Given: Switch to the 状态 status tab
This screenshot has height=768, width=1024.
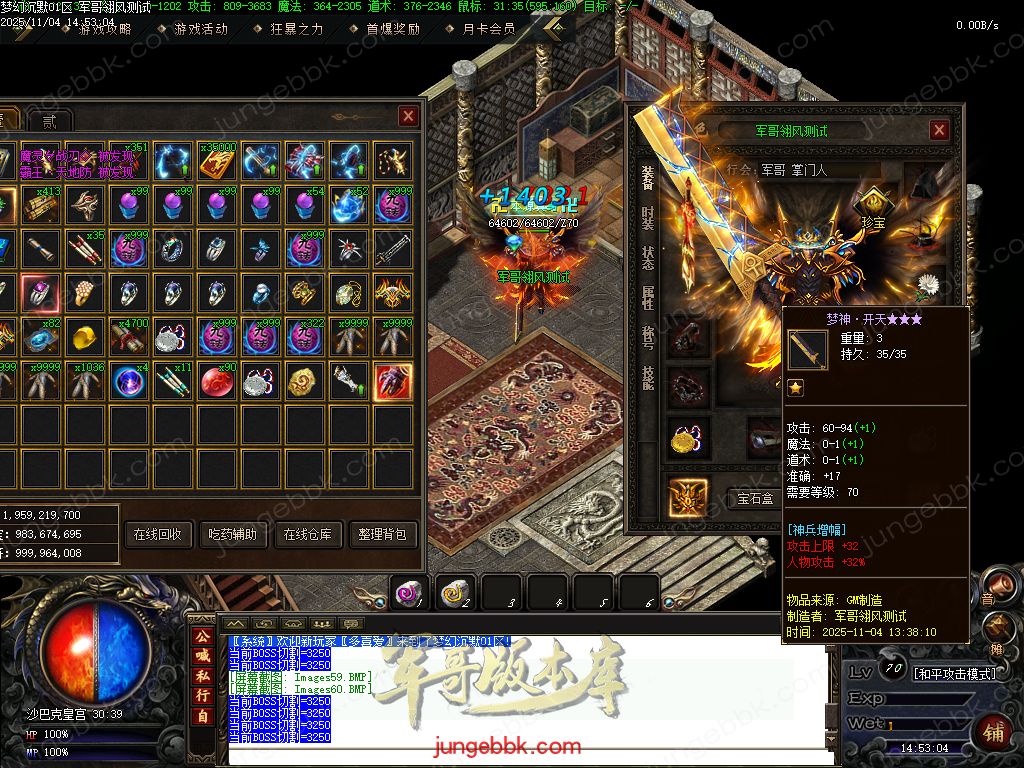Looking at the screenshot, I should [647, 259].
